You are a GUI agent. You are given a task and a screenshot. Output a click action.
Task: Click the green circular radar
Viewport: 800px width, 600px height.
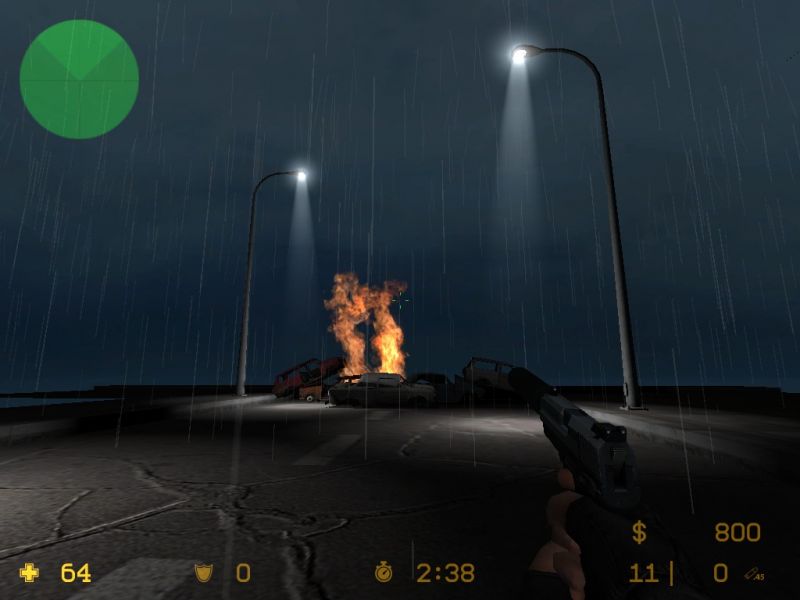point(79,79)
